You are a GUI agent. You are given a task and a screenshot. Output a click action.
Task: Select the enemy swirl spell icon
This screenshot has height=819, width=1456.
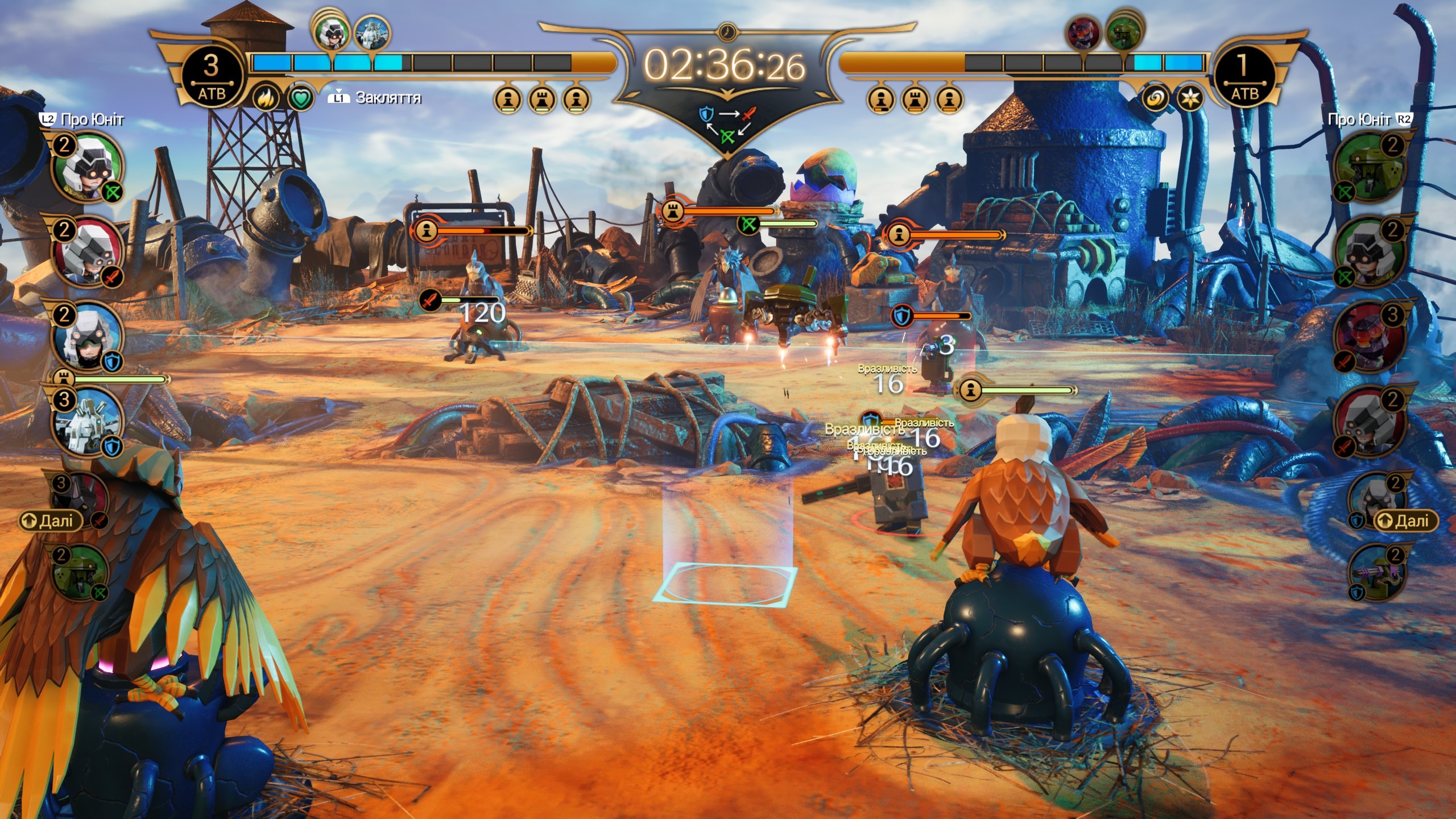coord(1156,100)
